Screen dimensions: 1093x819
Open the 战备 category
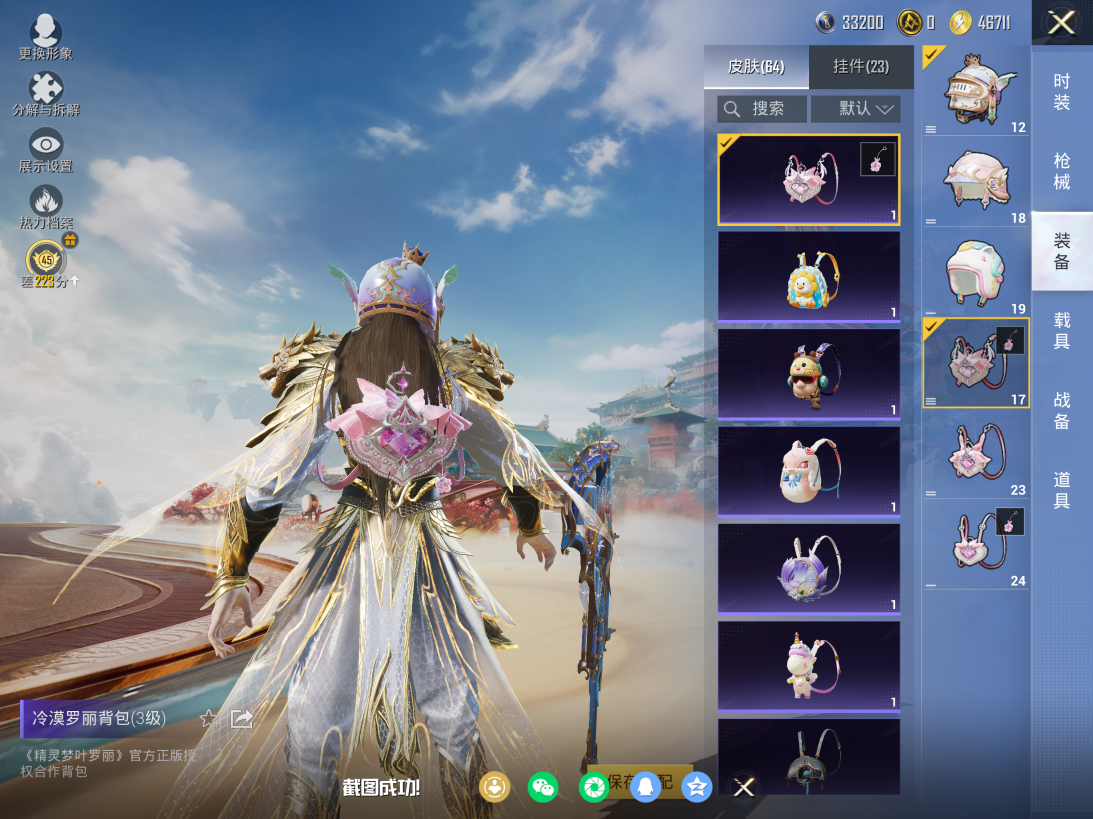click(1062, 410)
